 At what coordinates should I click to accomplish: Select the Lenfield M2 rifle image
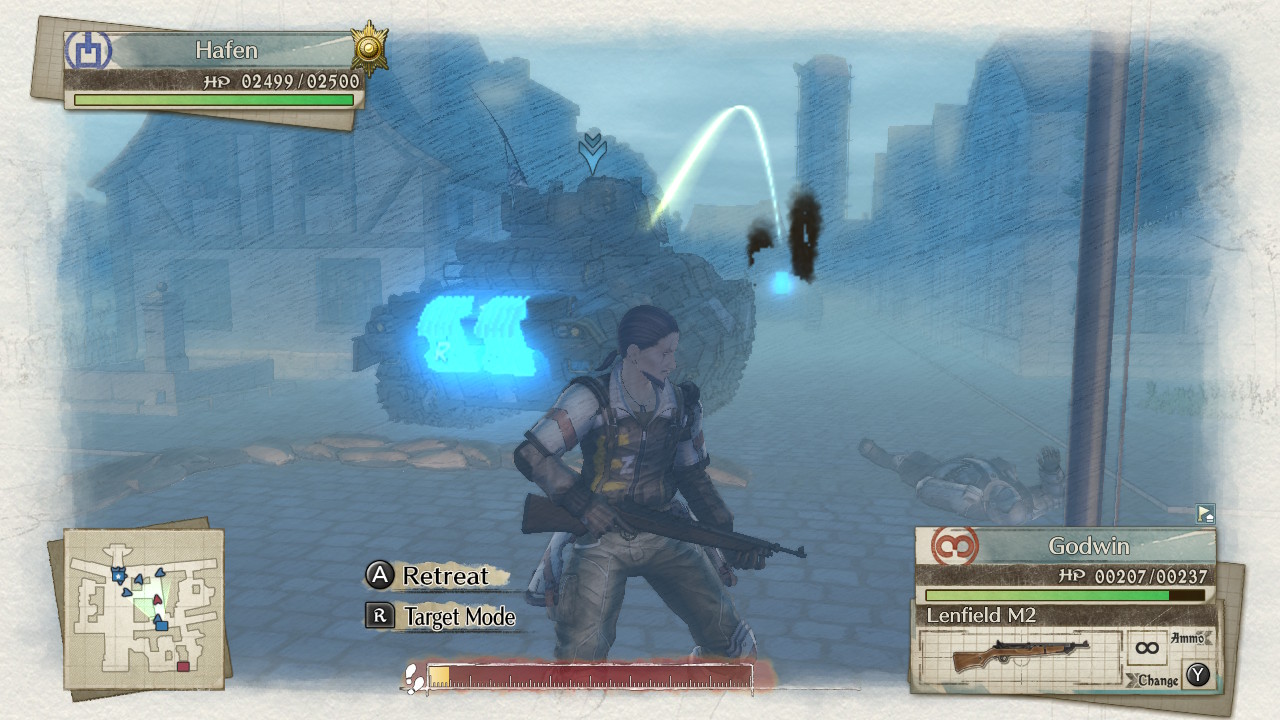point(1019,656)
